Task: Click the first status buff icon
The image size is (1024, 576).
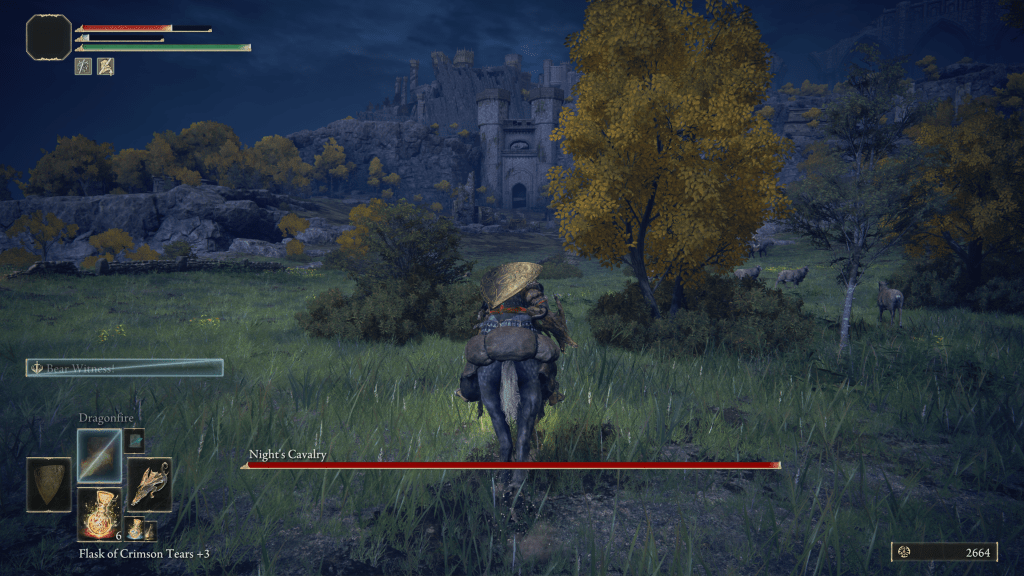Action: 84,66
